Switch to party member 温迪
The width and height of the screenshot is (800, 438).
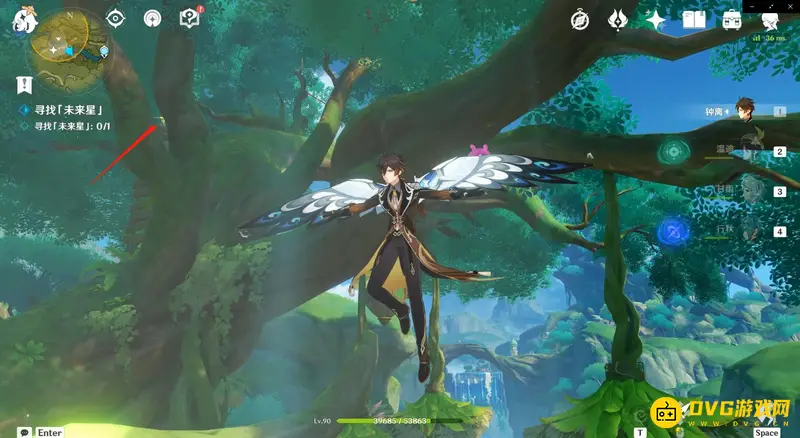click(x=745, y=150)
